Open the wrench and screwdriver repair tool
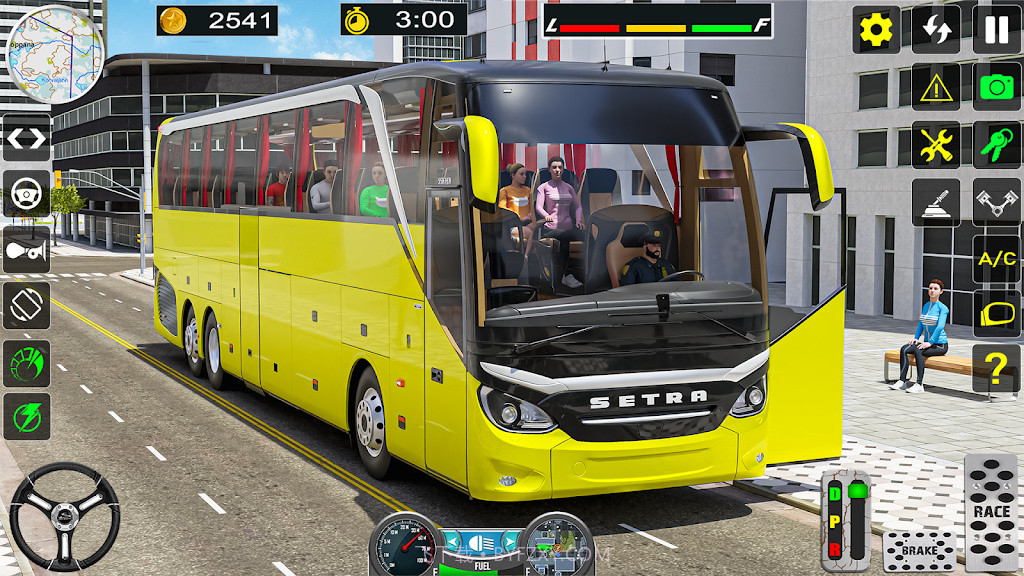The height and width of the screenshot is (576, 1024). pyautogui.click(x=936, y=145)
